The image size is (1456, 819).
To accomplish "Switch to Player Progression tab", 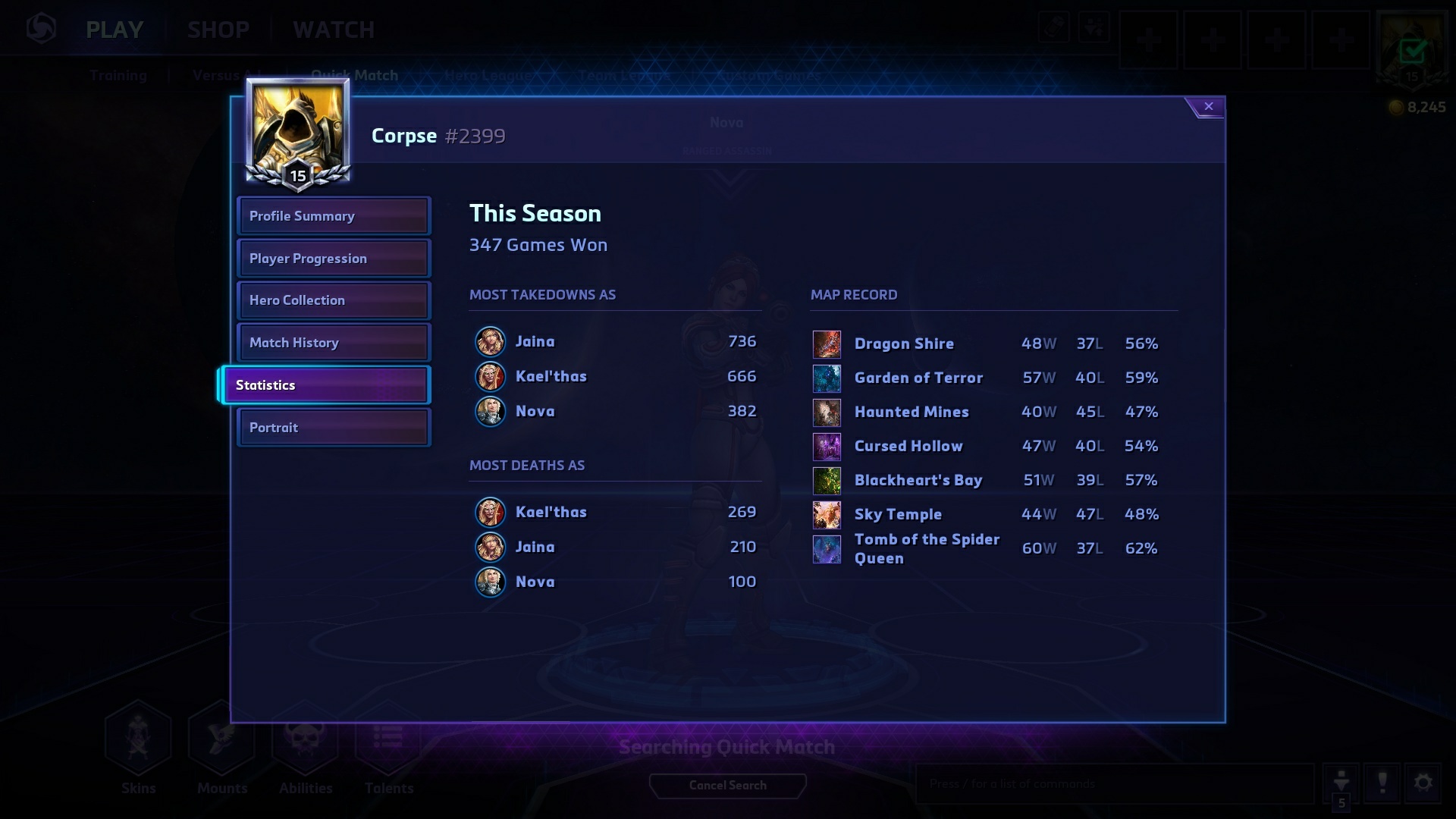I will [x=334, y=259].
